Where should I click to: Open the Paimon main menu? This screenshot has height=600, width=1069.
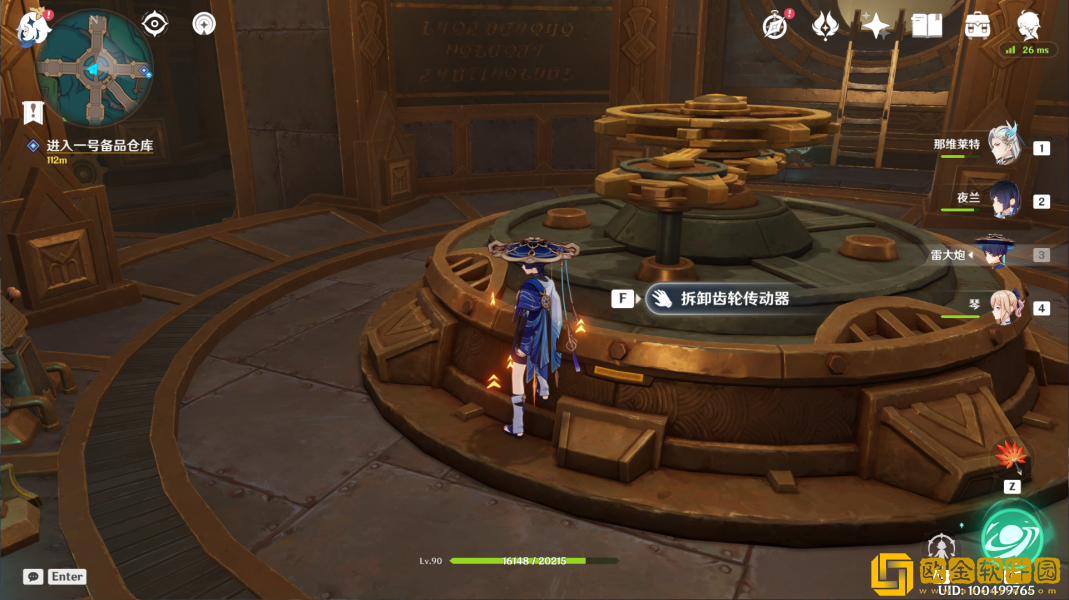tap(33, 27)
